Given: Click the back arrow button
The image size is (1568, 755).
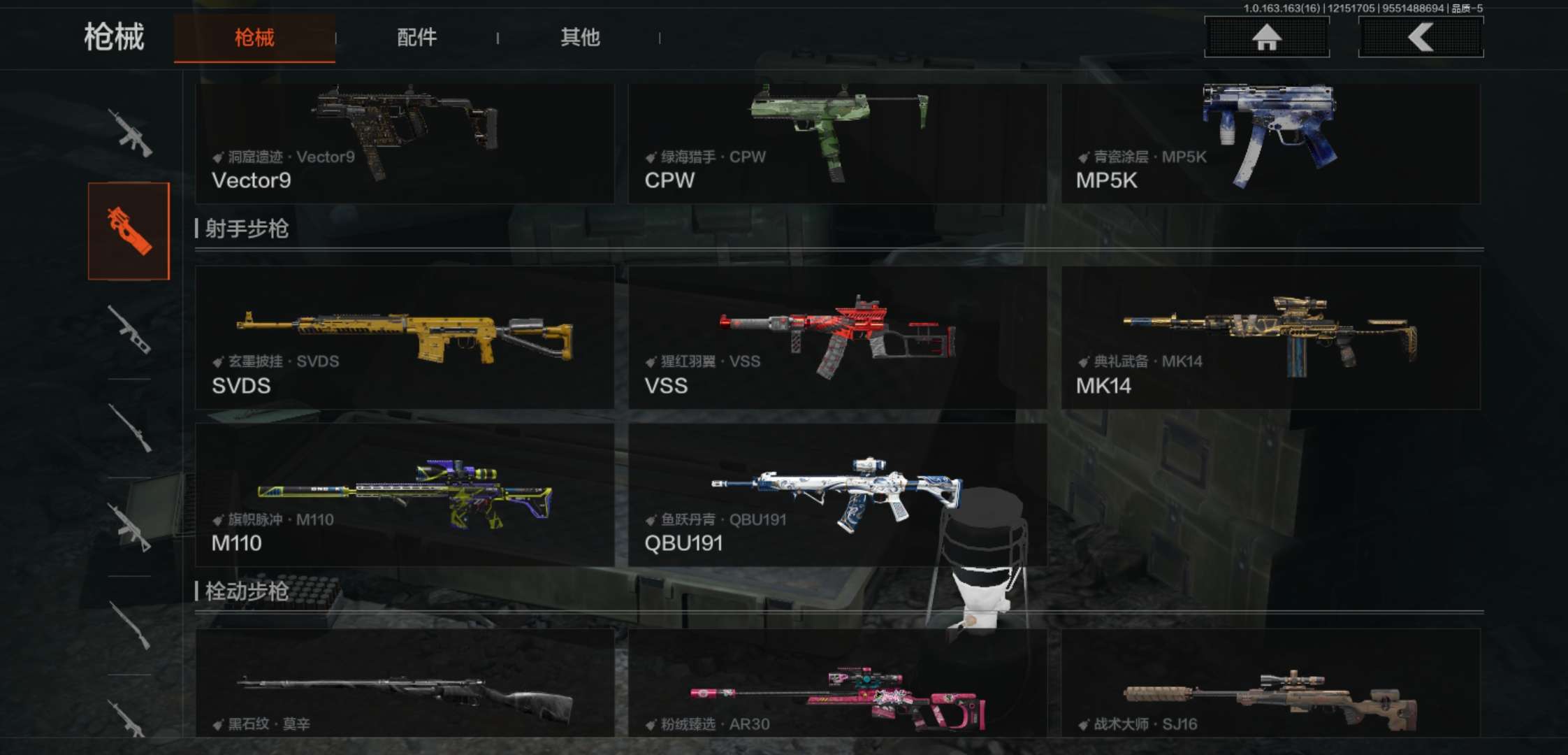Looking at the screenshot, I should point(1421,38).
